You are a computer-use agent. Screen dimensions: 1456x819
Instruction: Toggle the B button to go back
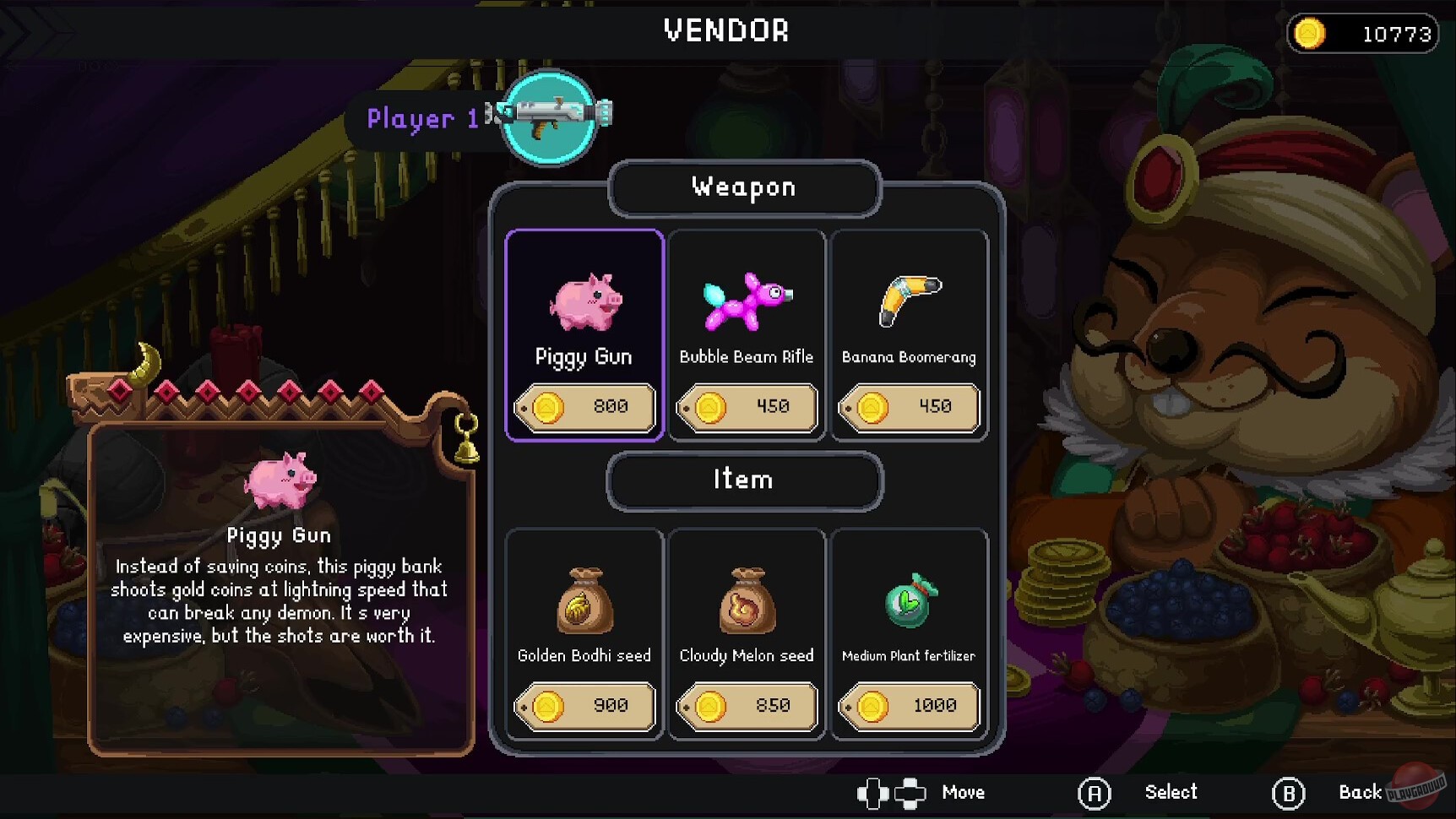coord(1288,792)
